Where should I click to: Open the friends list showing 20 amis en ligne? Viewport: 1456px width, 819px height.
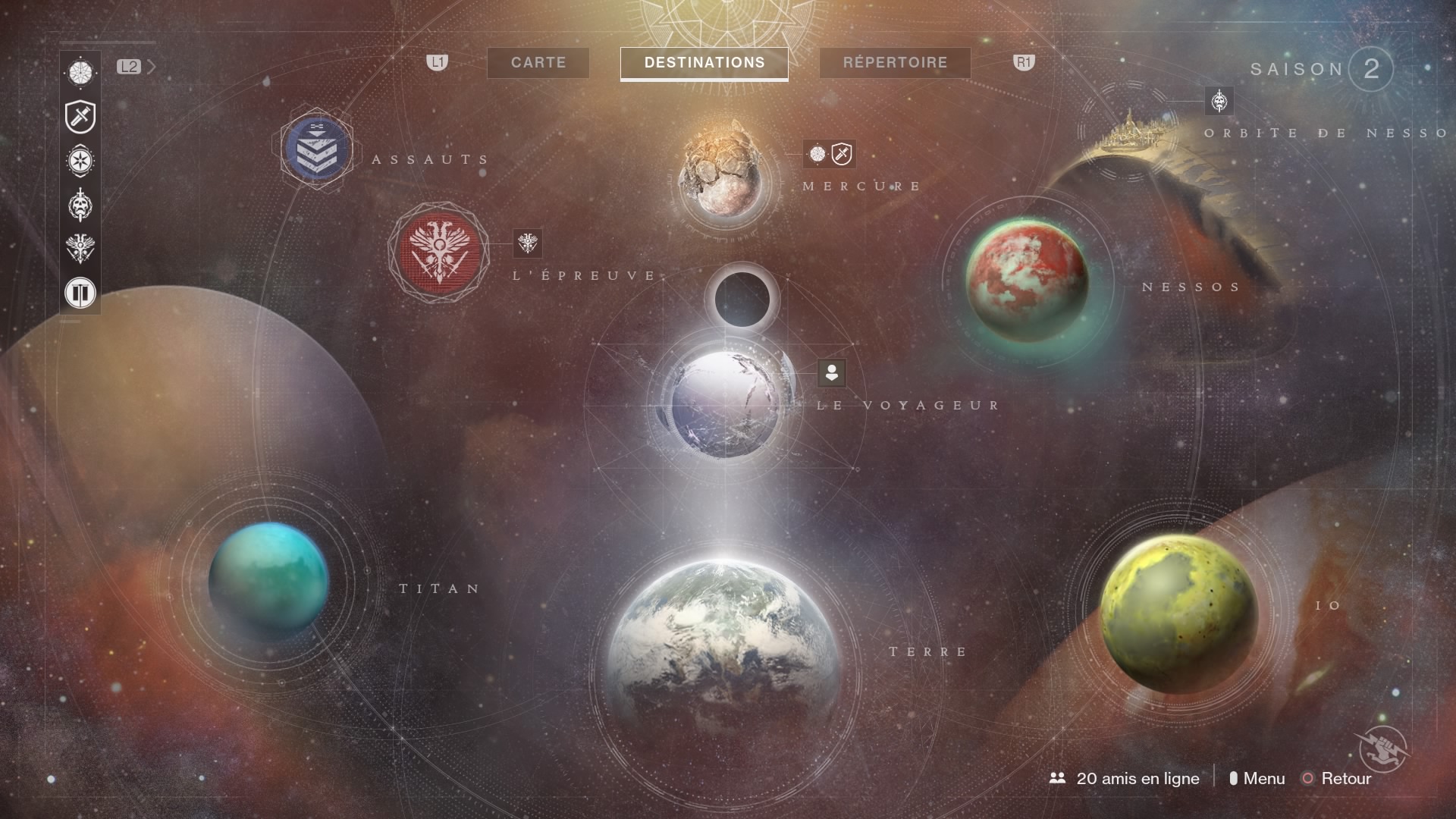[1125, 778]
